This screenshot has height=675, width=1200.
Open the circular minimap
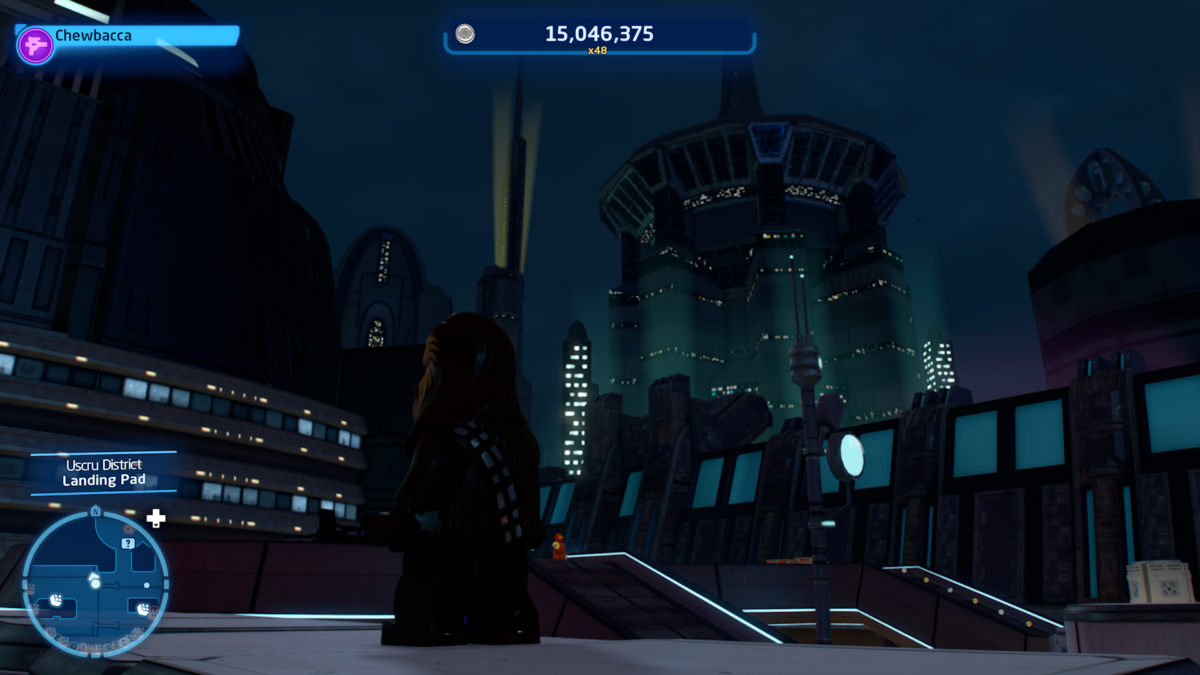coord(95,583)
